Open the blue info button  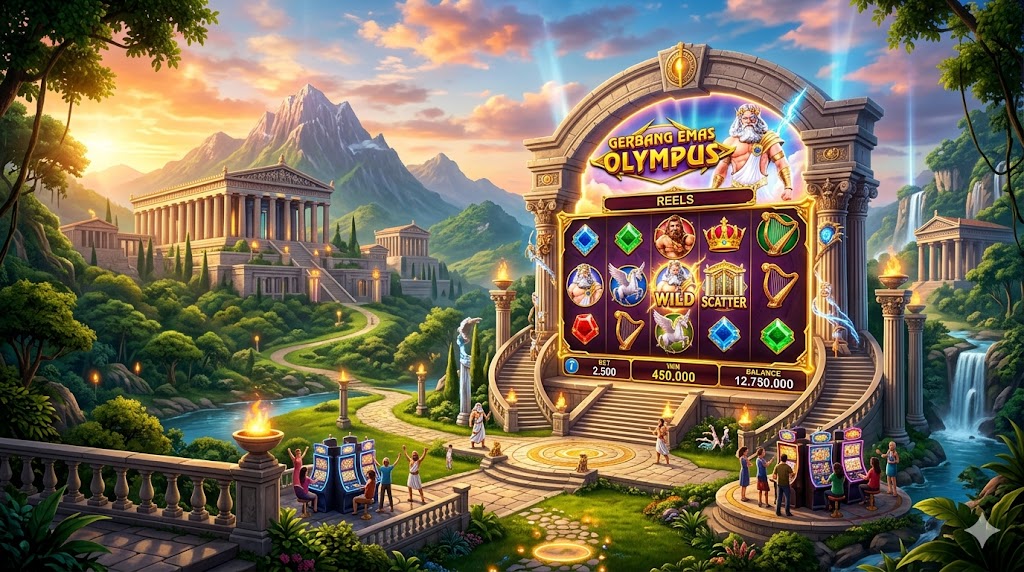572,366
